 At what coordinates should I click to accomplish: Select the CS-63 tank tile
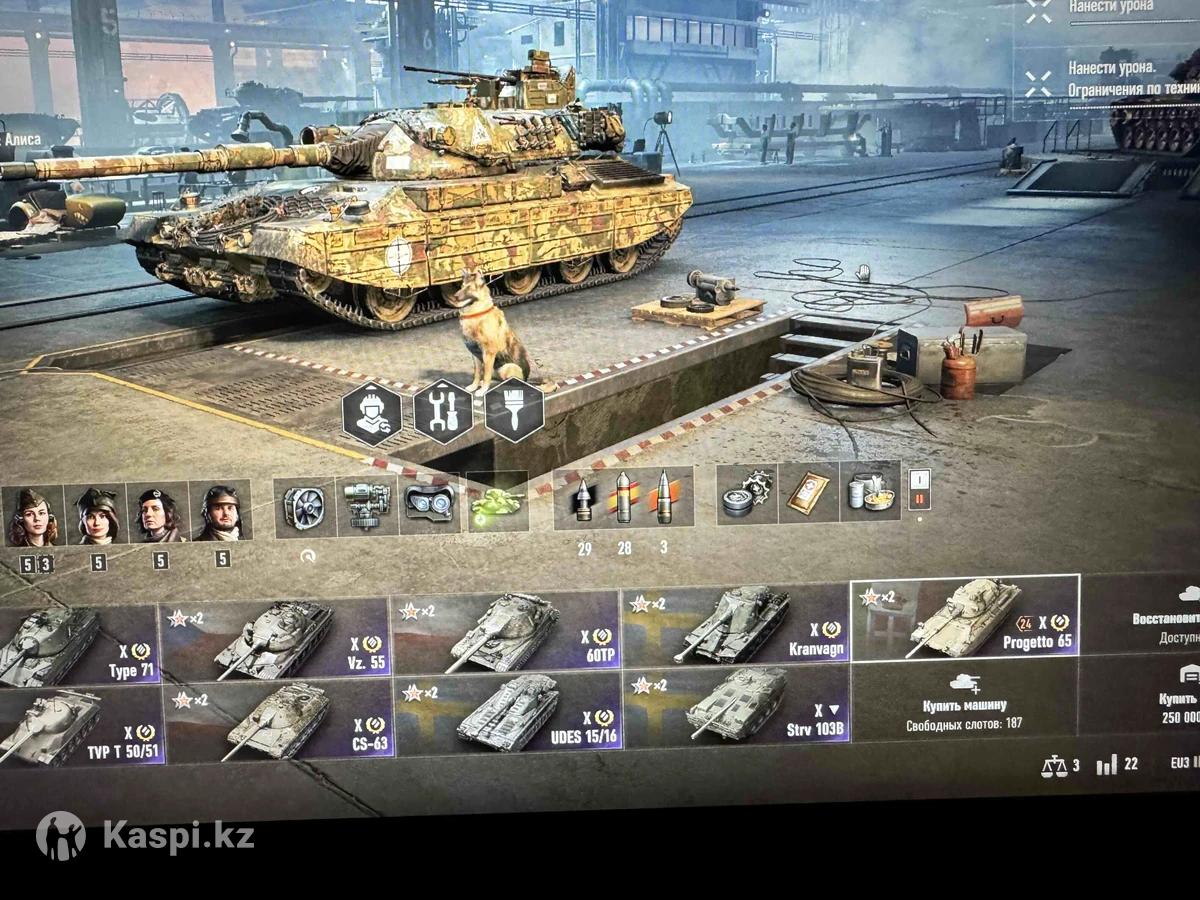tap(278, 720)
